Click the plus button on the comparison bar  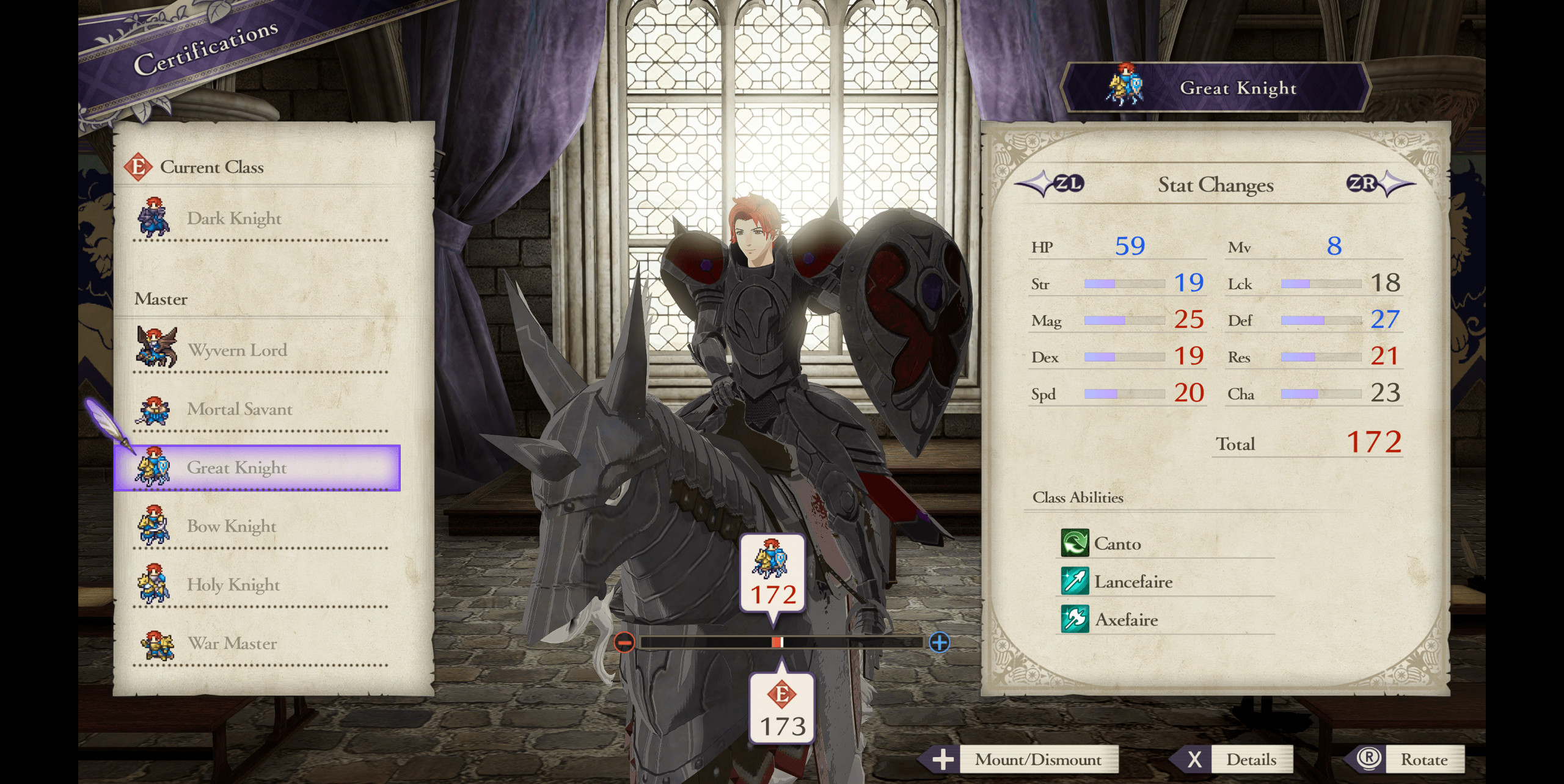click(x=939, y=641)
